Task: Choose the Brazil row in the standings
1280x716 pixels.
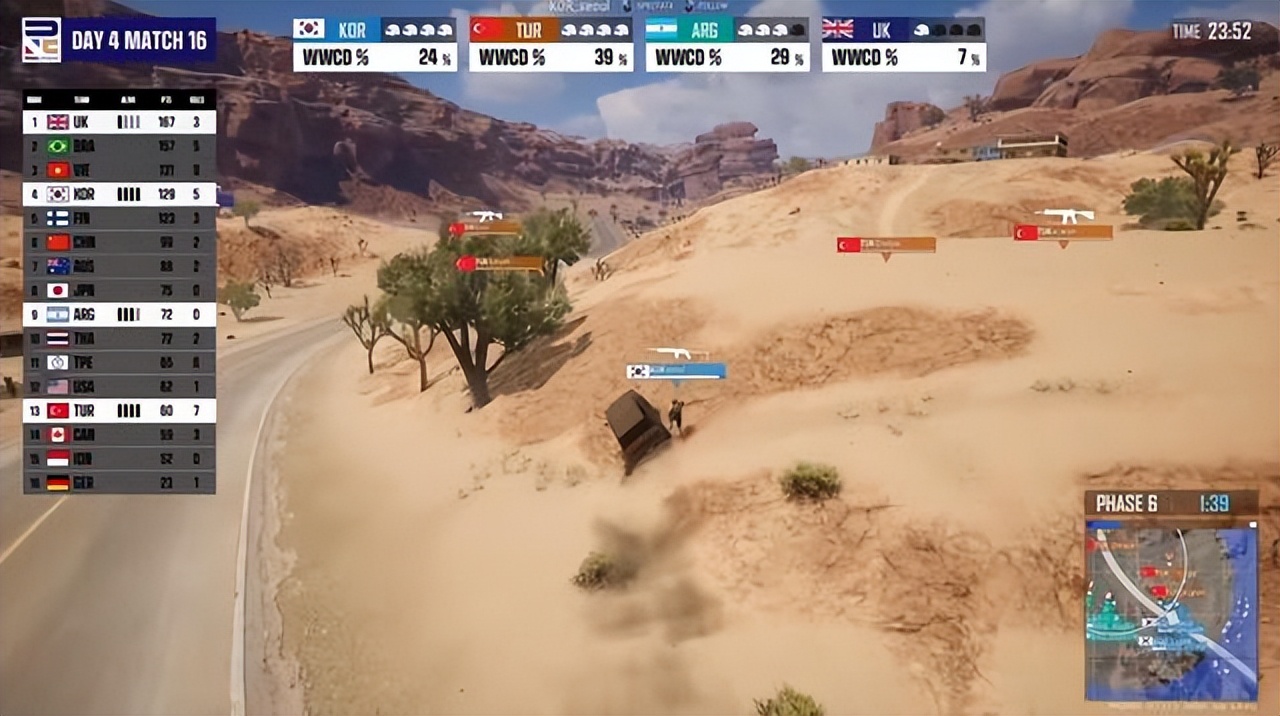Action: tap(119, 146)
